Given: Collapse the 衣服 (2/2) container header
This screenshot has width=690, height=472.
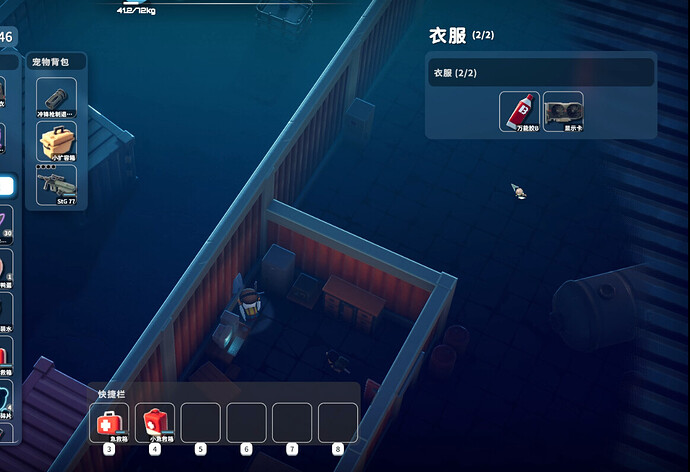Looking at the screenshot, I should point(540,73).
